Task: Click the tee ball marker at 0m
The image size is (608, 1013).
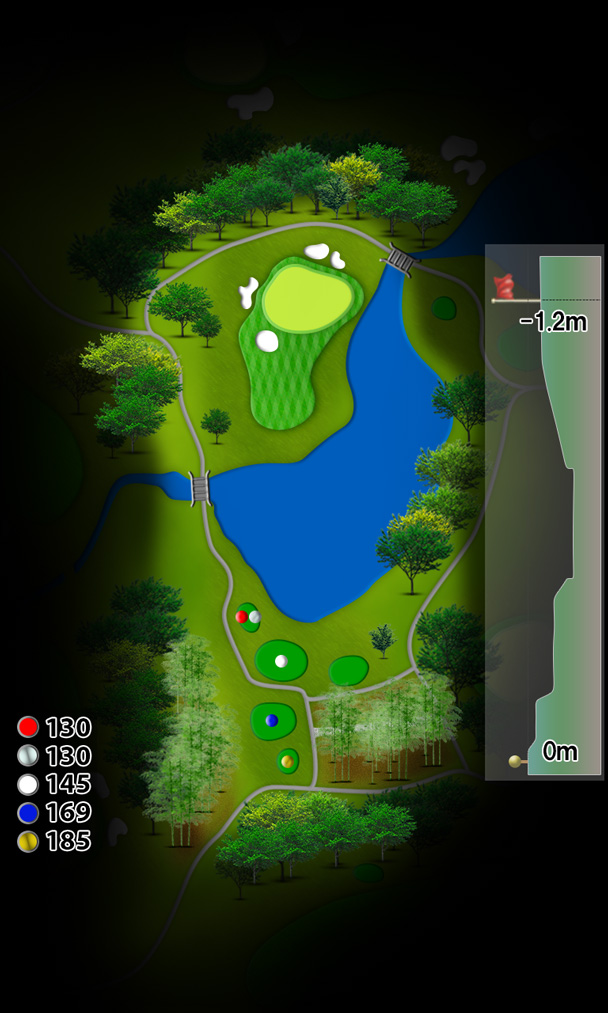Action: coord(516,762)
